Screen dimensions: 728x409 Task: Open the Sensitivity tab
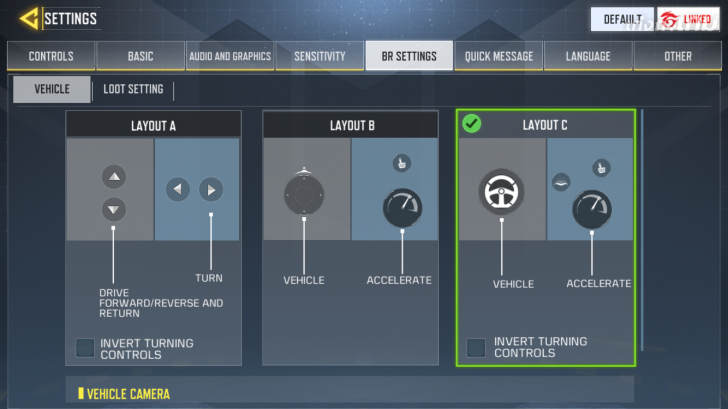pyautogui.click(x=319, y=56)
